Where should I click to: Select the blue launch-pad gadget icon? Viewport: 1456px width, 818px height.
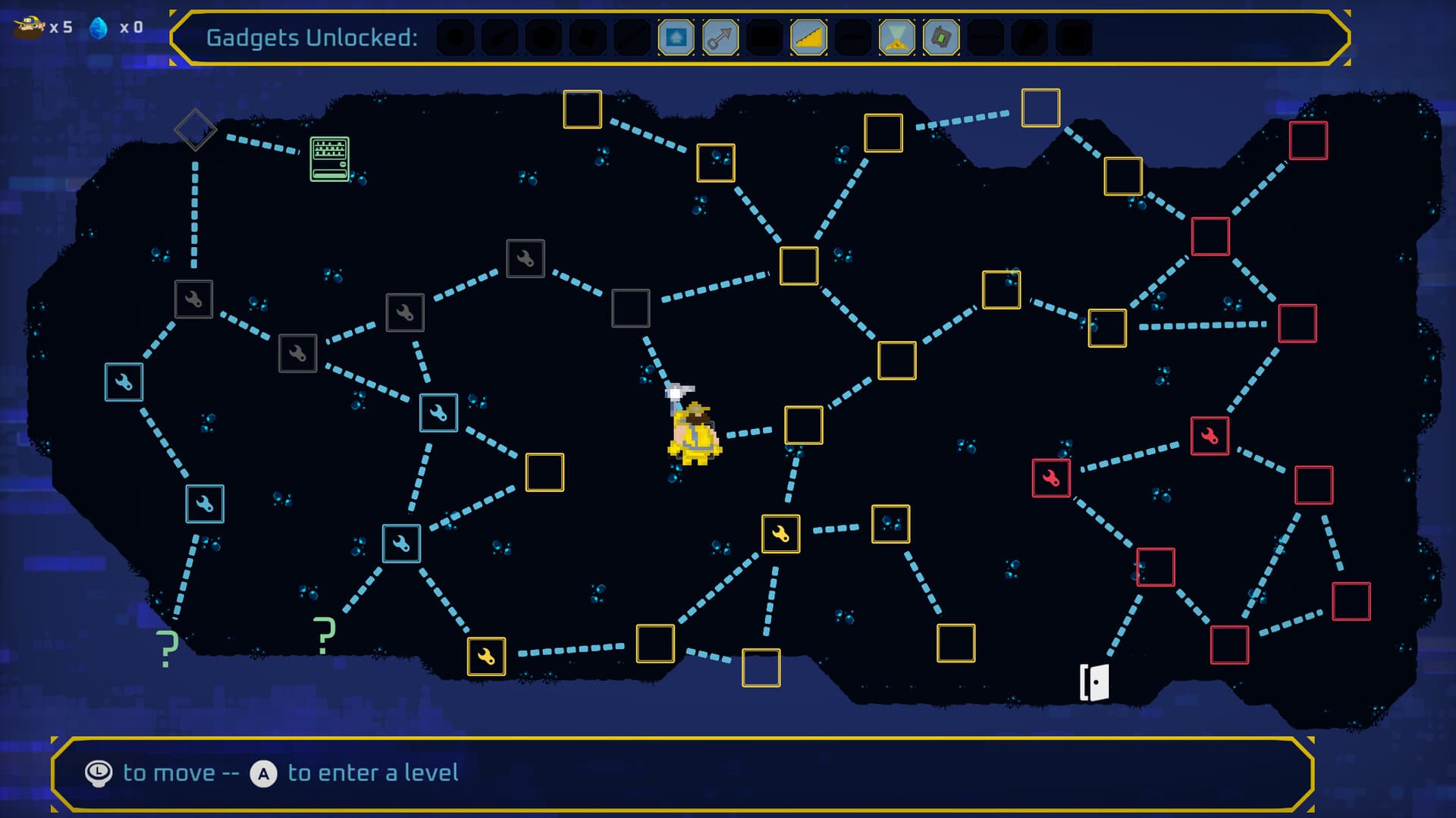pos(677,36)
